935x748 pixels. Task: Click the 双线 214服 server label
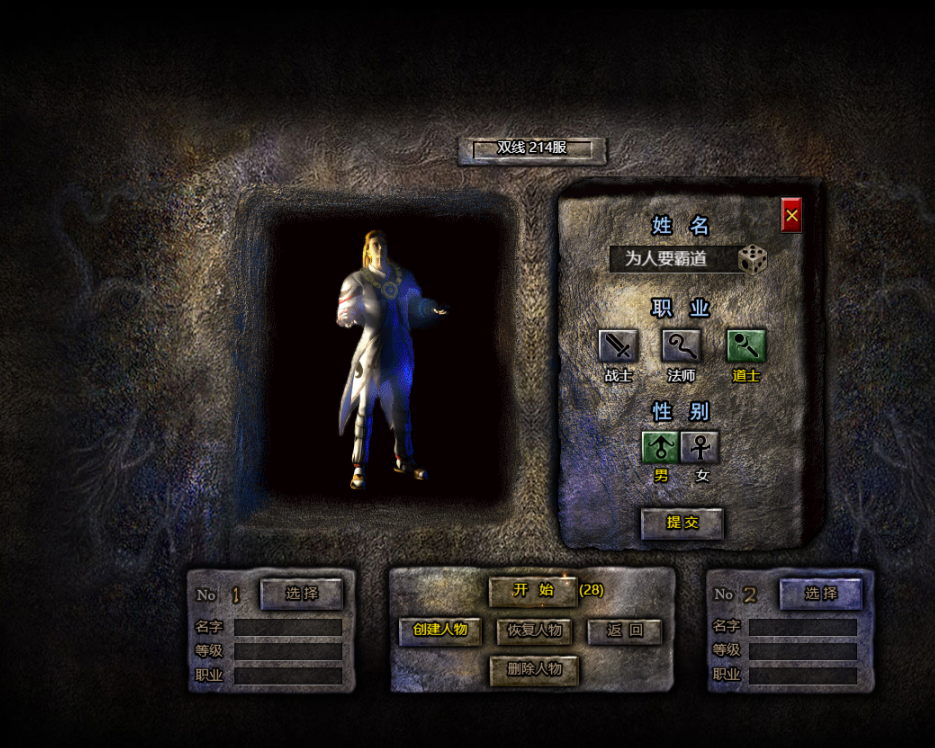(532, 149)
